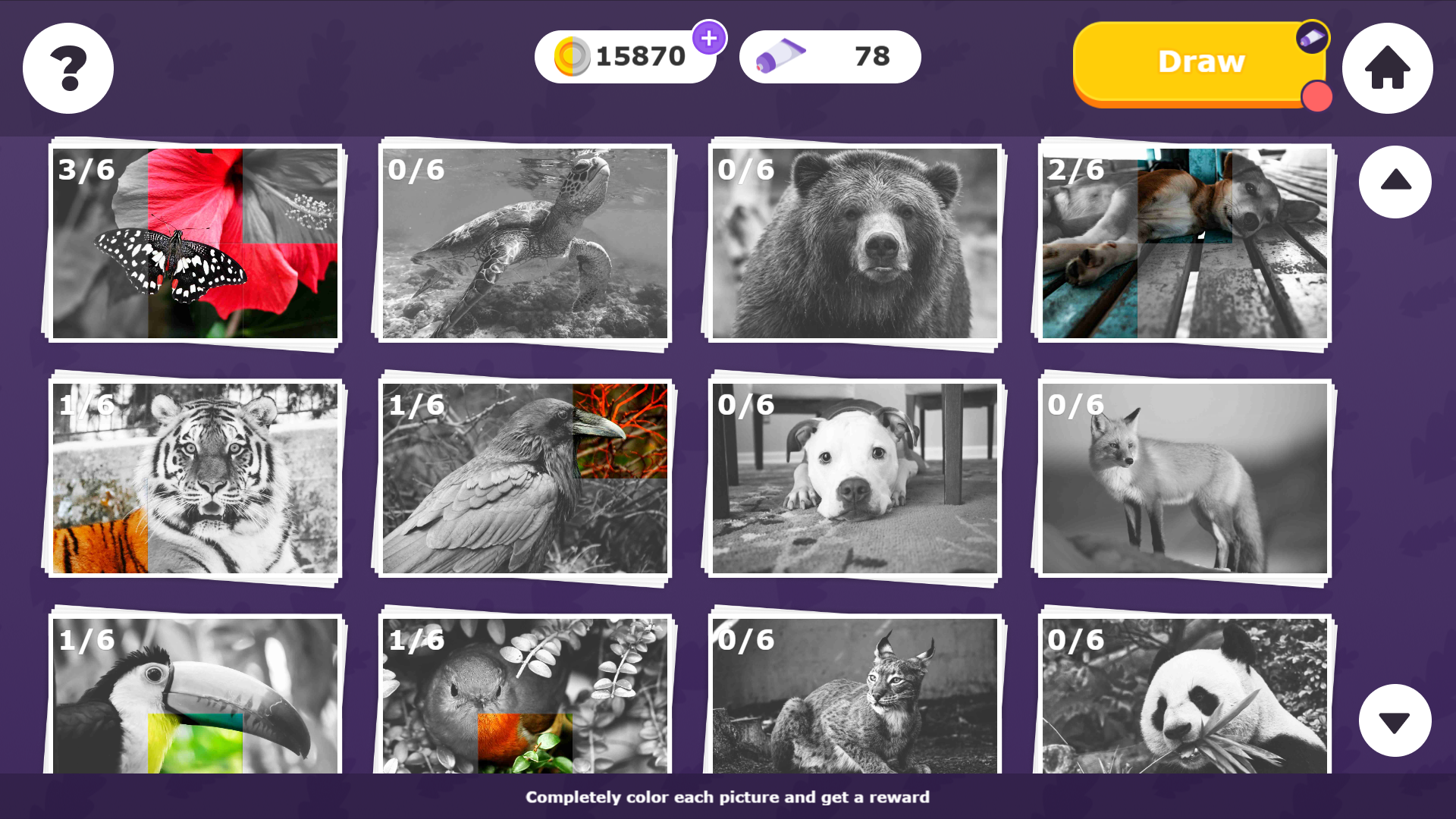
Task: Click the sleeping dog picture marked 2/6
Action: [x=1183, y=244]
